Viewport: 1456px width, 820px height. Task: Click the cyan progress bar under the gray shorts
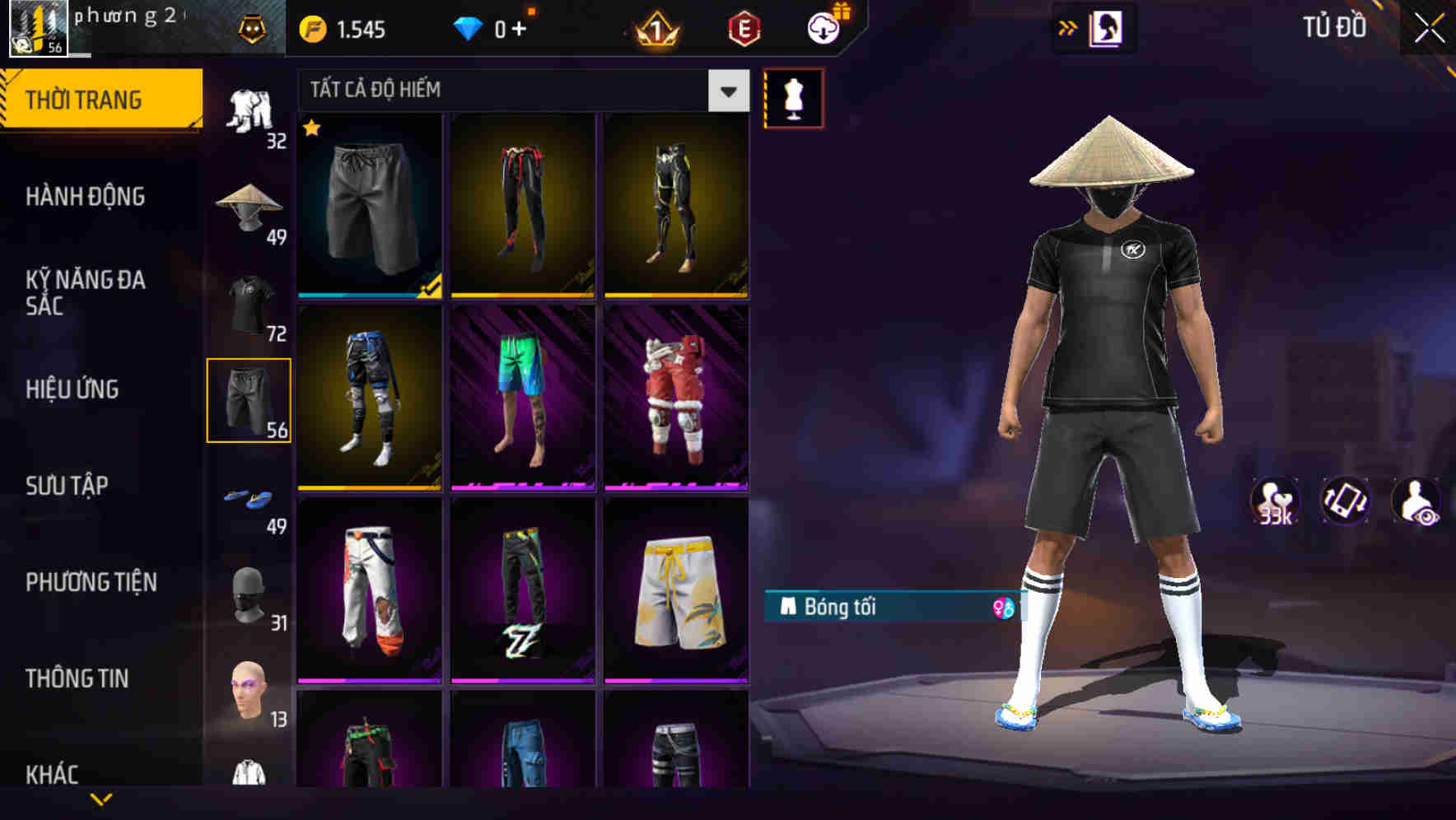point(362,295)
